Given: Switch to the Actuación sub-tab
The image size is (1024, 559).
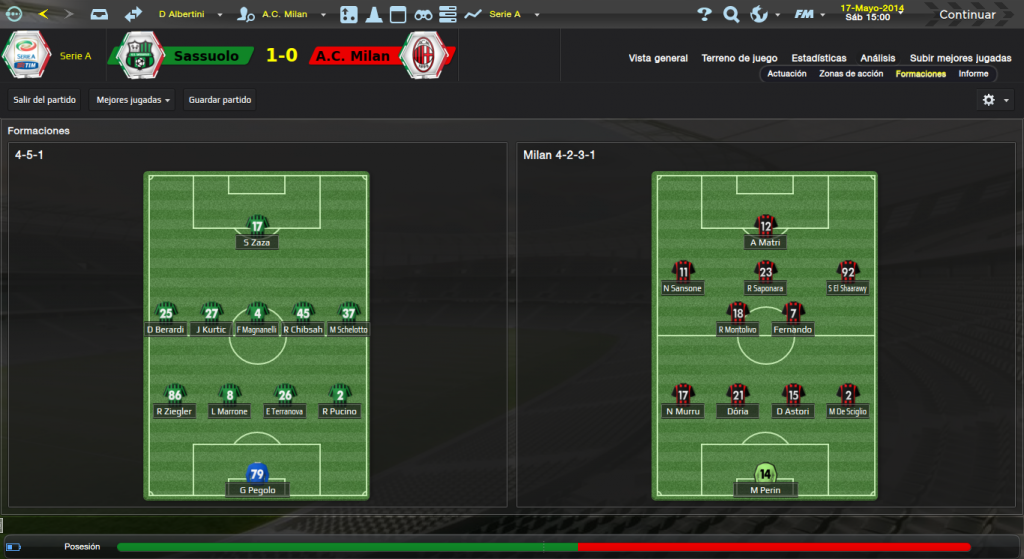Looking at the screenshot, I should [786, 74].
